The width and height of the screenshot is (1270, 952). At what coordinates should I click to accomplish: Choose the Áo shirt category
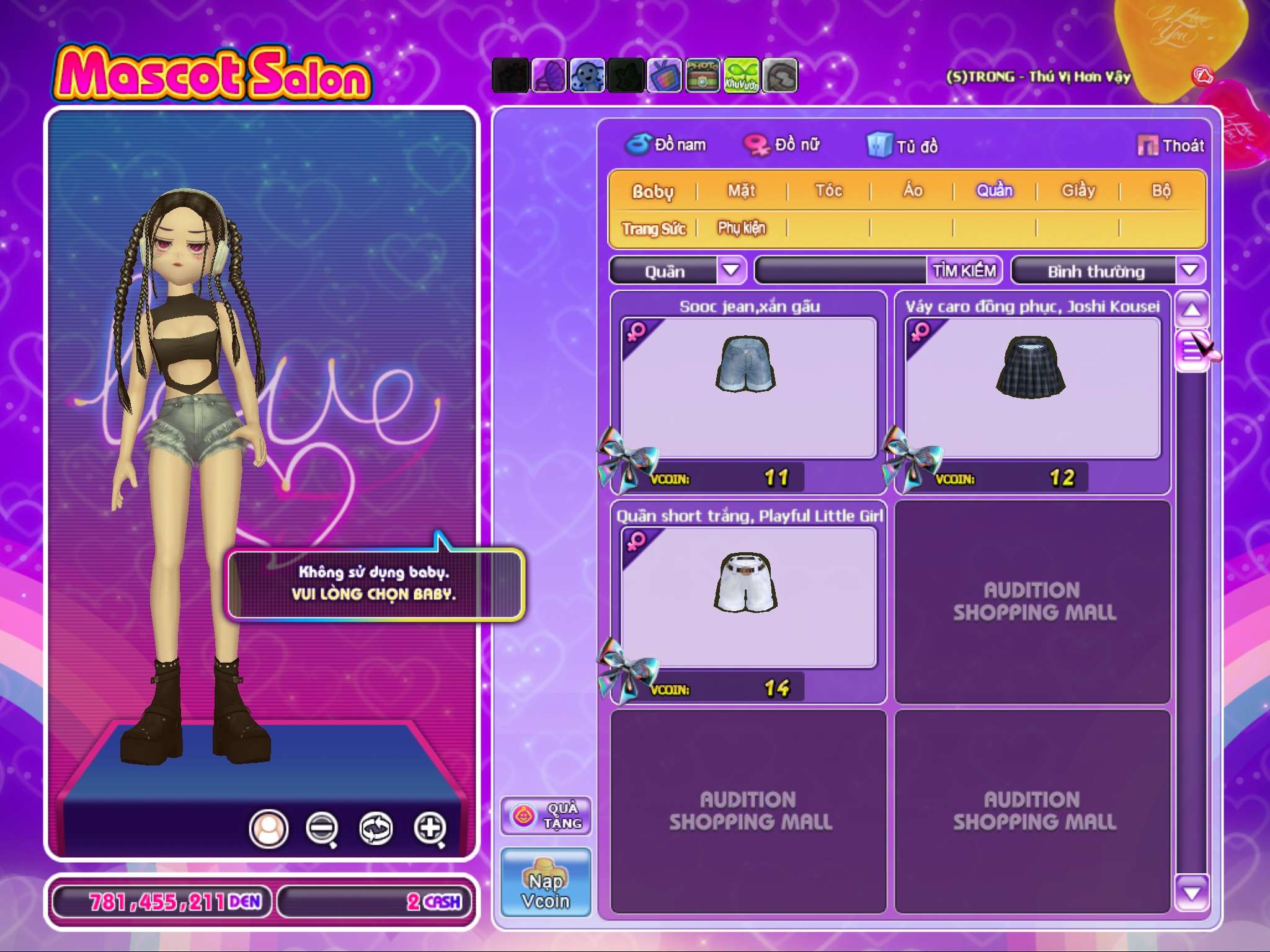coord(913,191)
